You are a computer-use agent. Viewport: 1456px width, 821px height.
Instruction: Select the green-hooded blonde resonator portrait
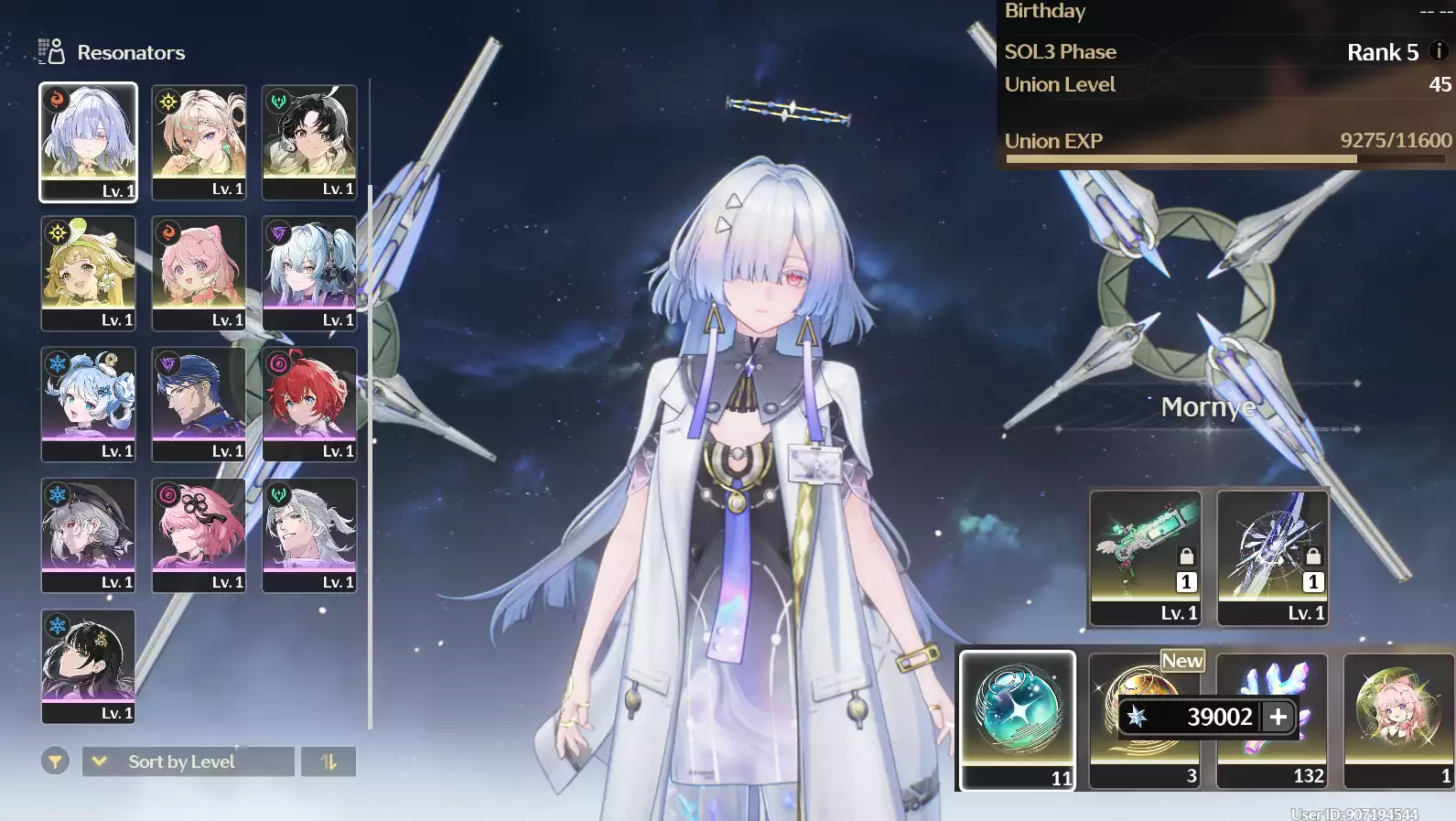88,273
